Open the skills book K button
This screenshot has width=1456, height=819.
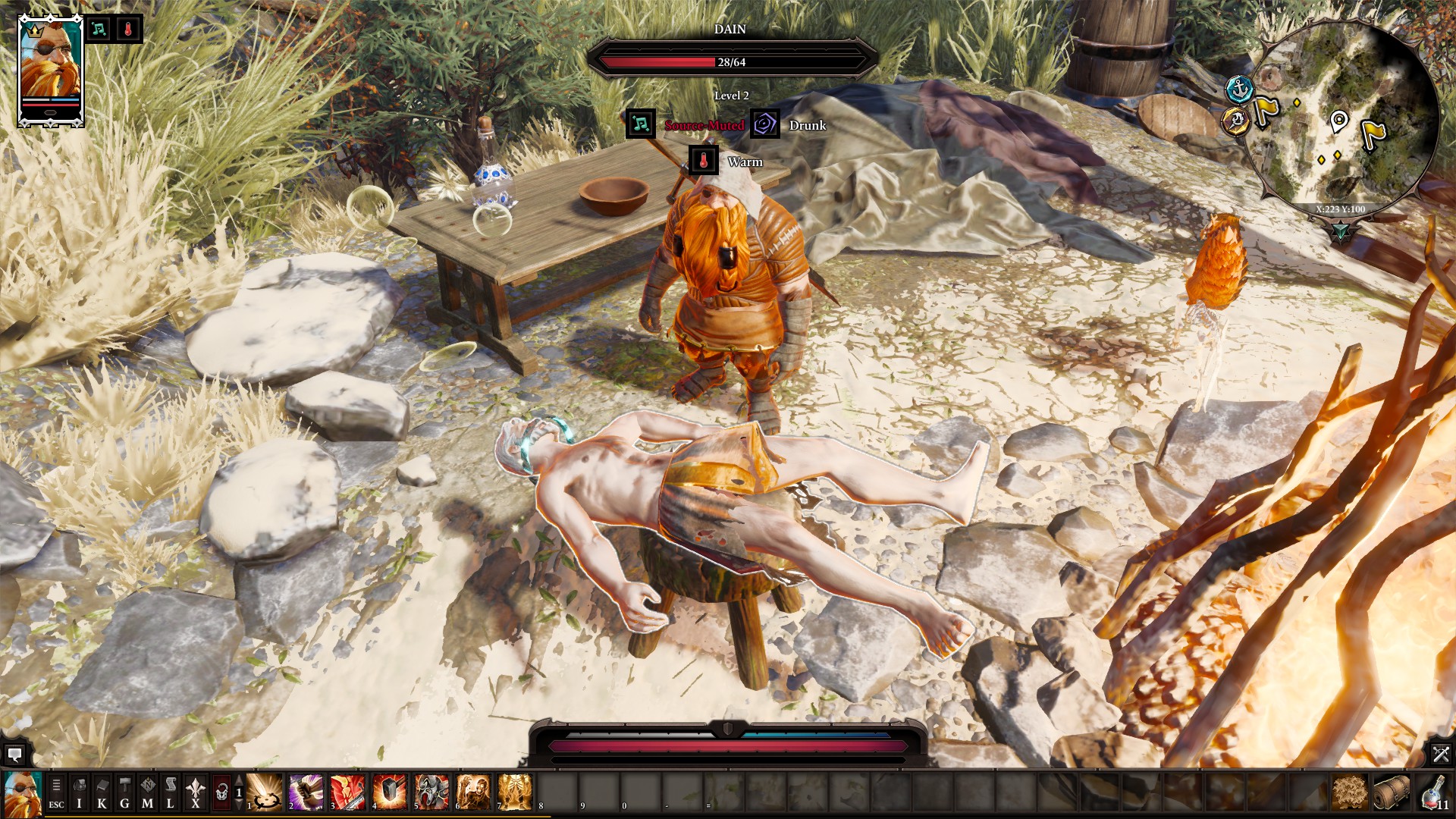click(102, 793)
